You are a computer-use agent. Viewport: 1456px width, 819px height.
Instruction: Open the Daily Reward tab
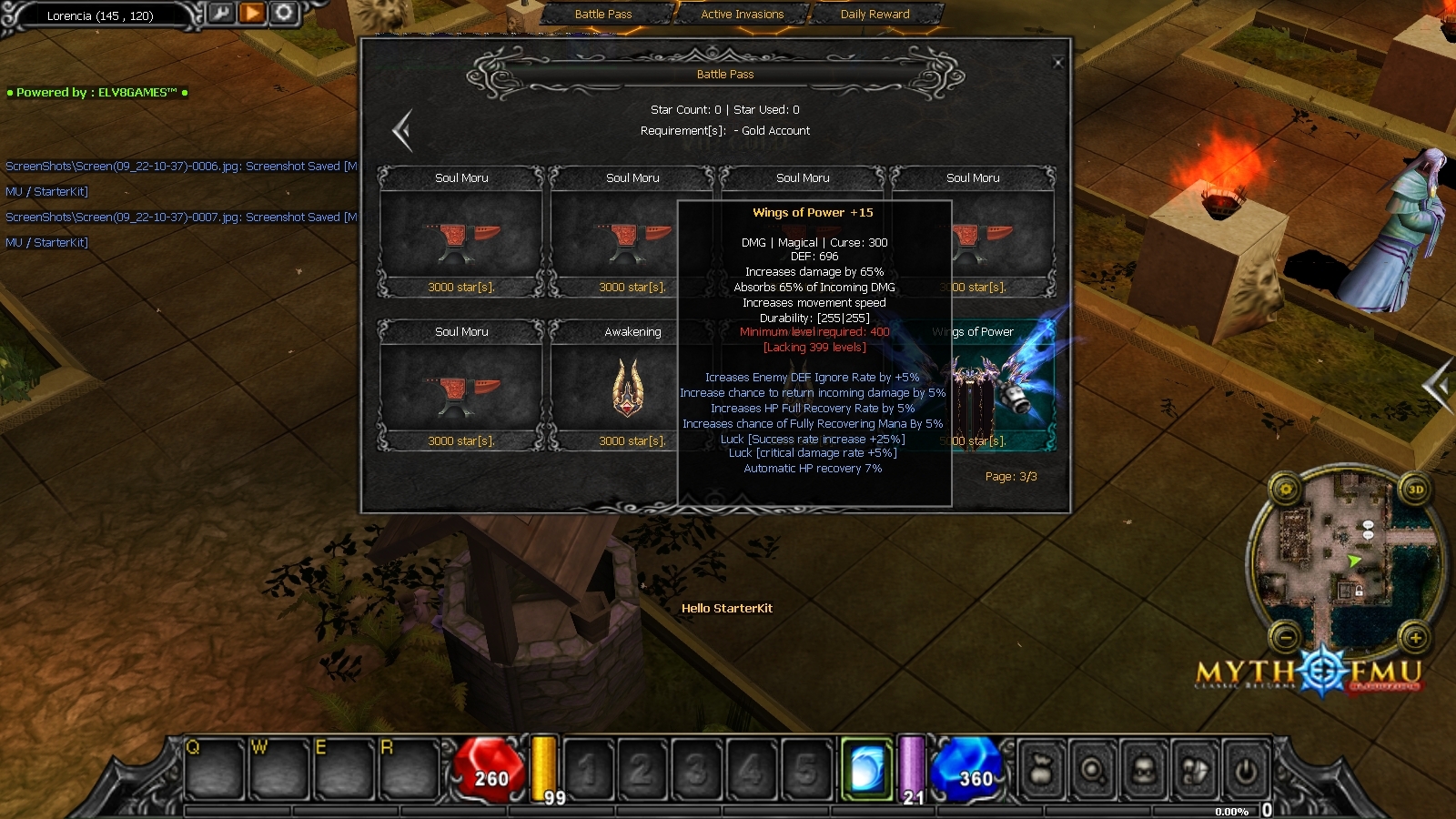tap(875, 15)
